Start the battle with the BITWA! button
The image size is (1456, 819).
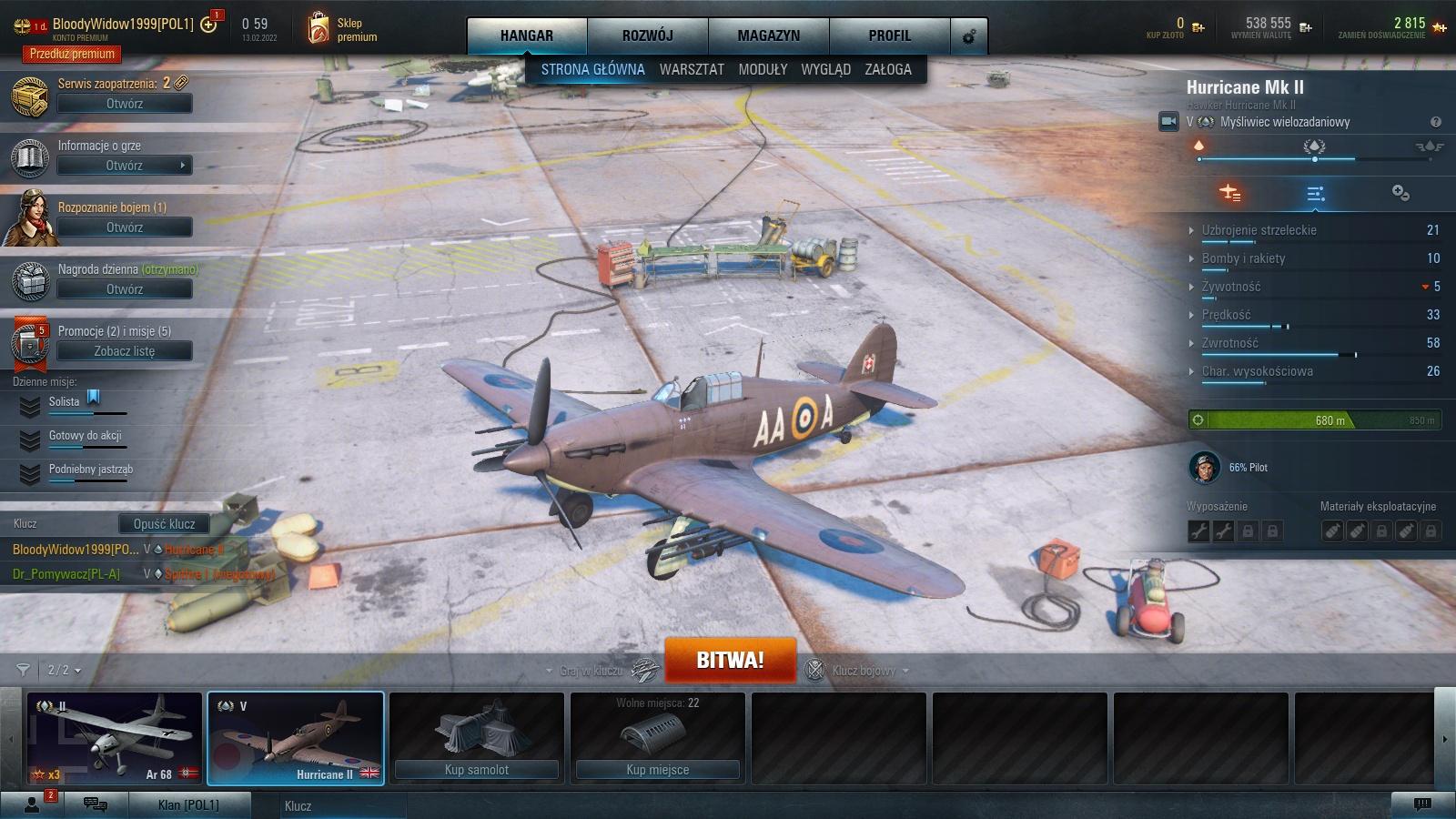(x=730, y=660)
